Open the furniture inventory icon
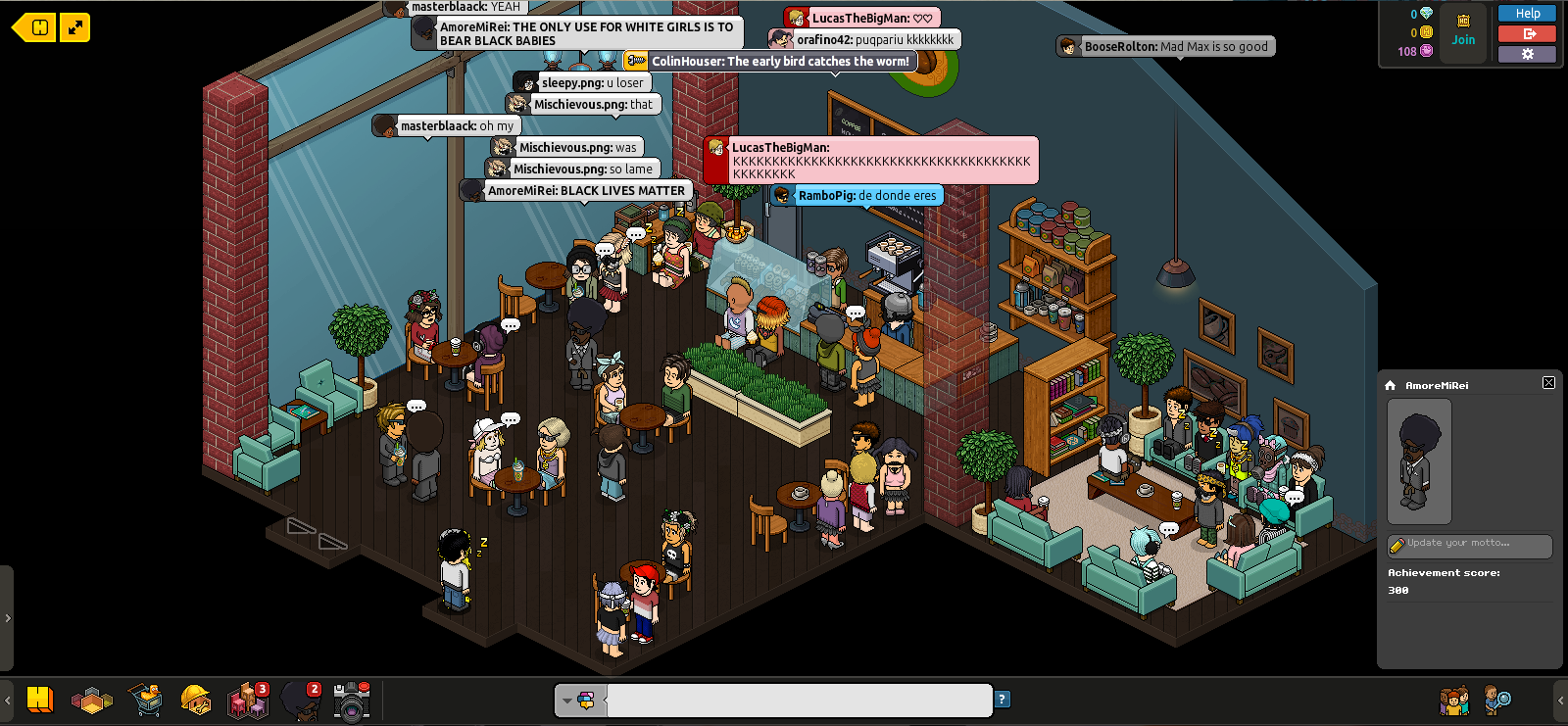The image size is (1568, 726). coord(247,701)
